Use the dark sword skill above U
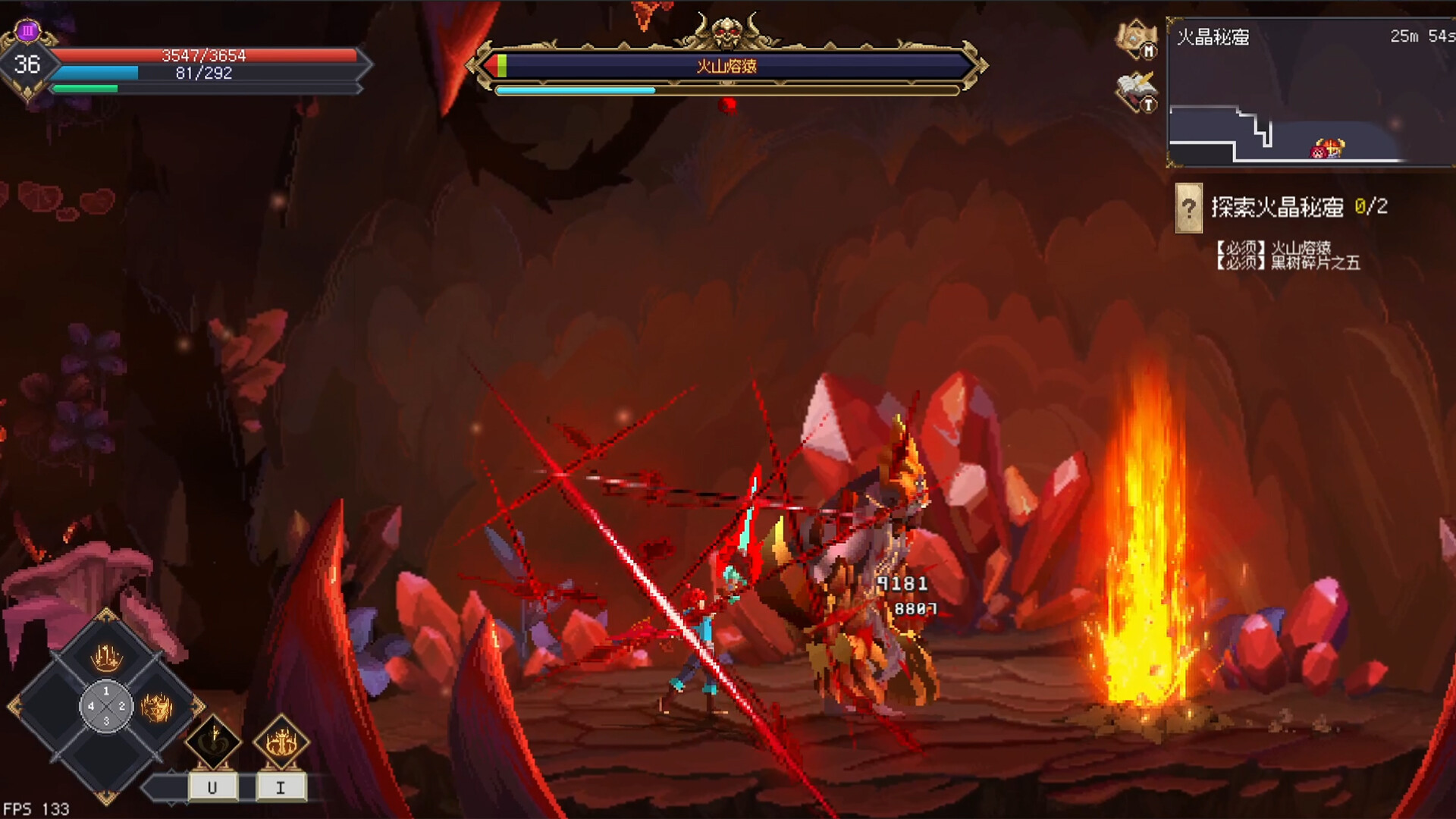1456x819 pixels. tap(213, 742)
